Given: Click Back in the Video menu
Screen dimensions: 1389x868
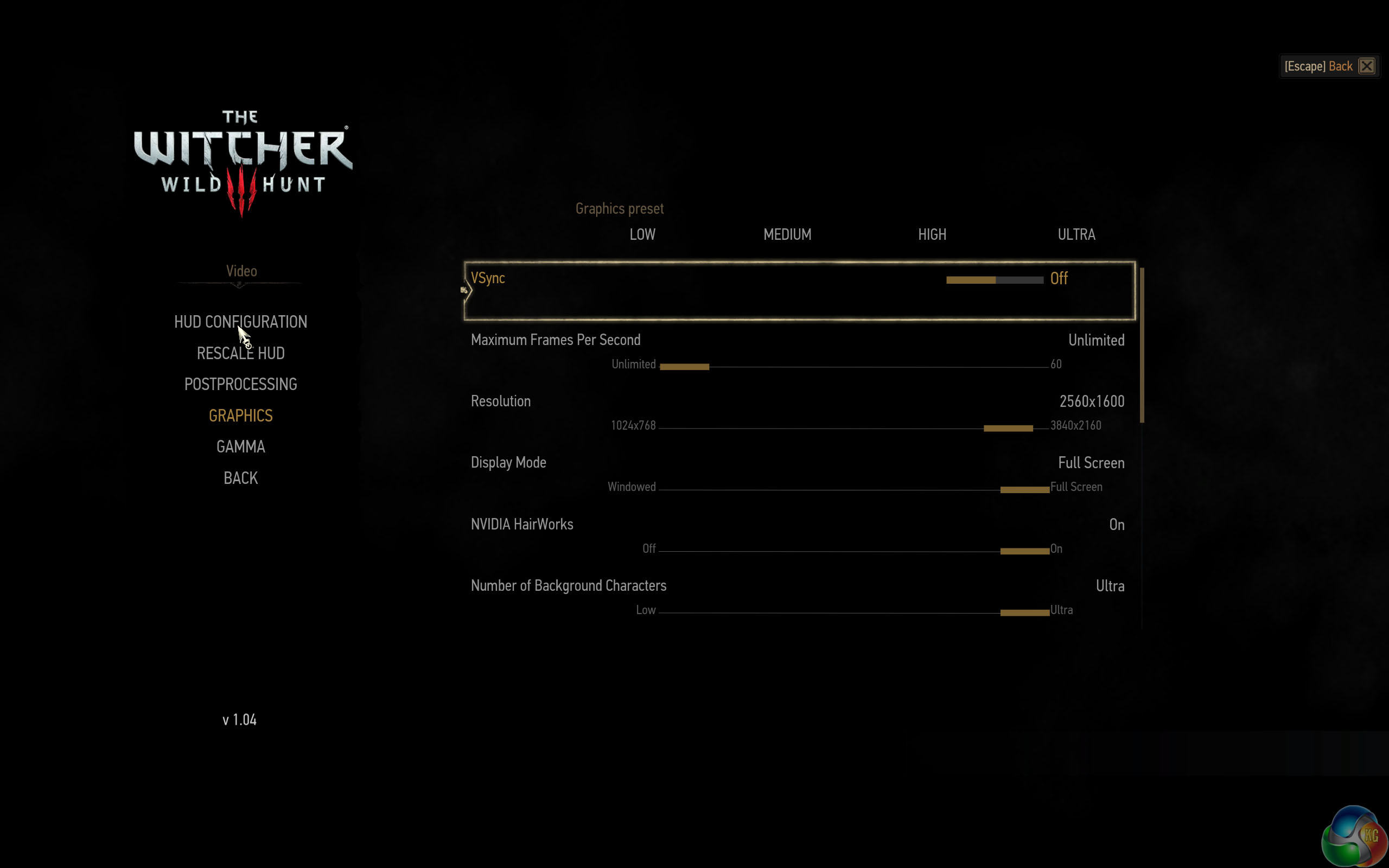Looking at the screenshot, I should (240, 478).
